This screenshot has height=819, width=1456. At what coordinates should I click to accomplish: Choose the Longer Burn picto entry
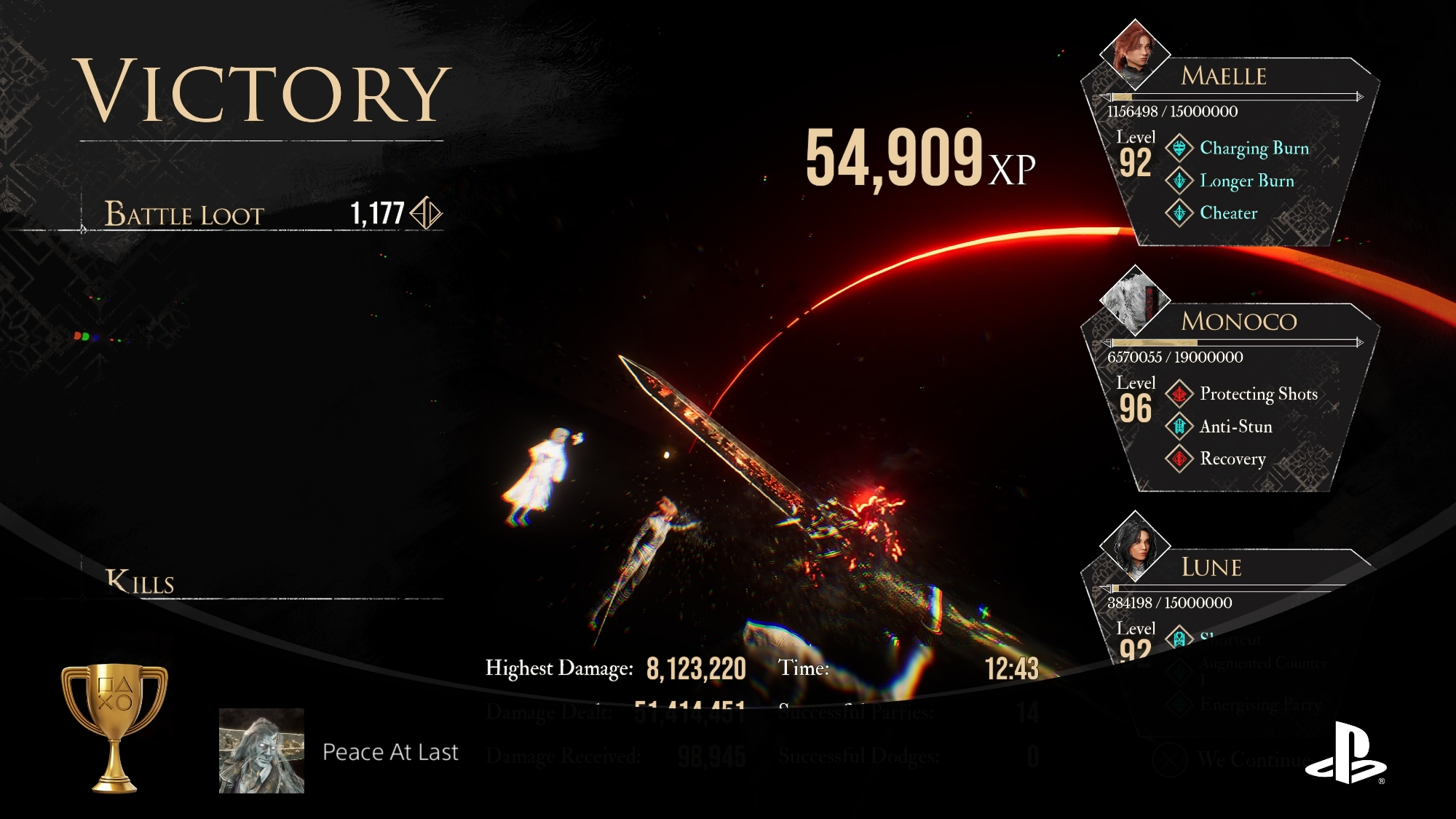click(x=1246, y=181)
